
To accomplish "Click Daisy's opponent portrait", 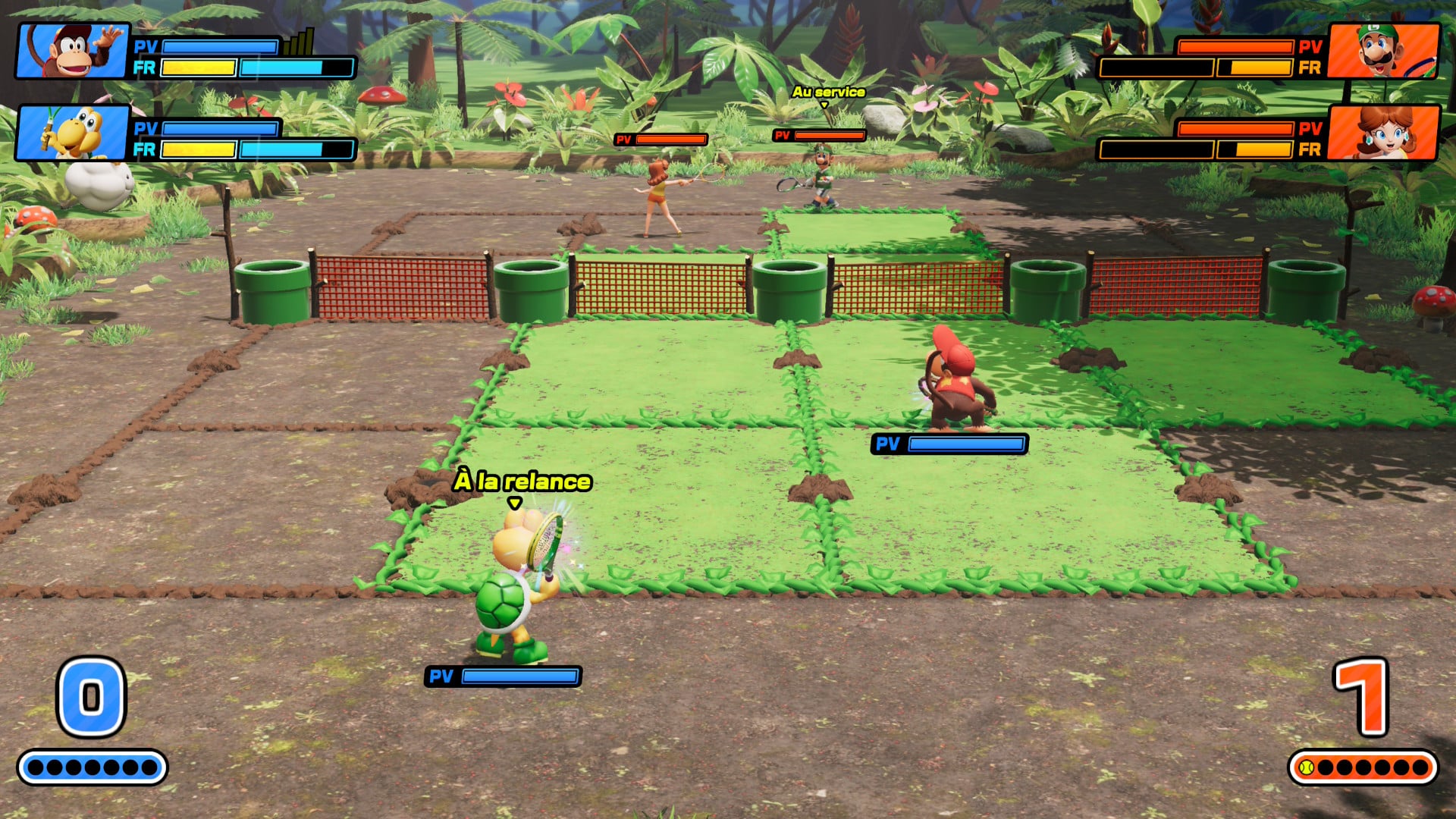I will coord(1383,133).
